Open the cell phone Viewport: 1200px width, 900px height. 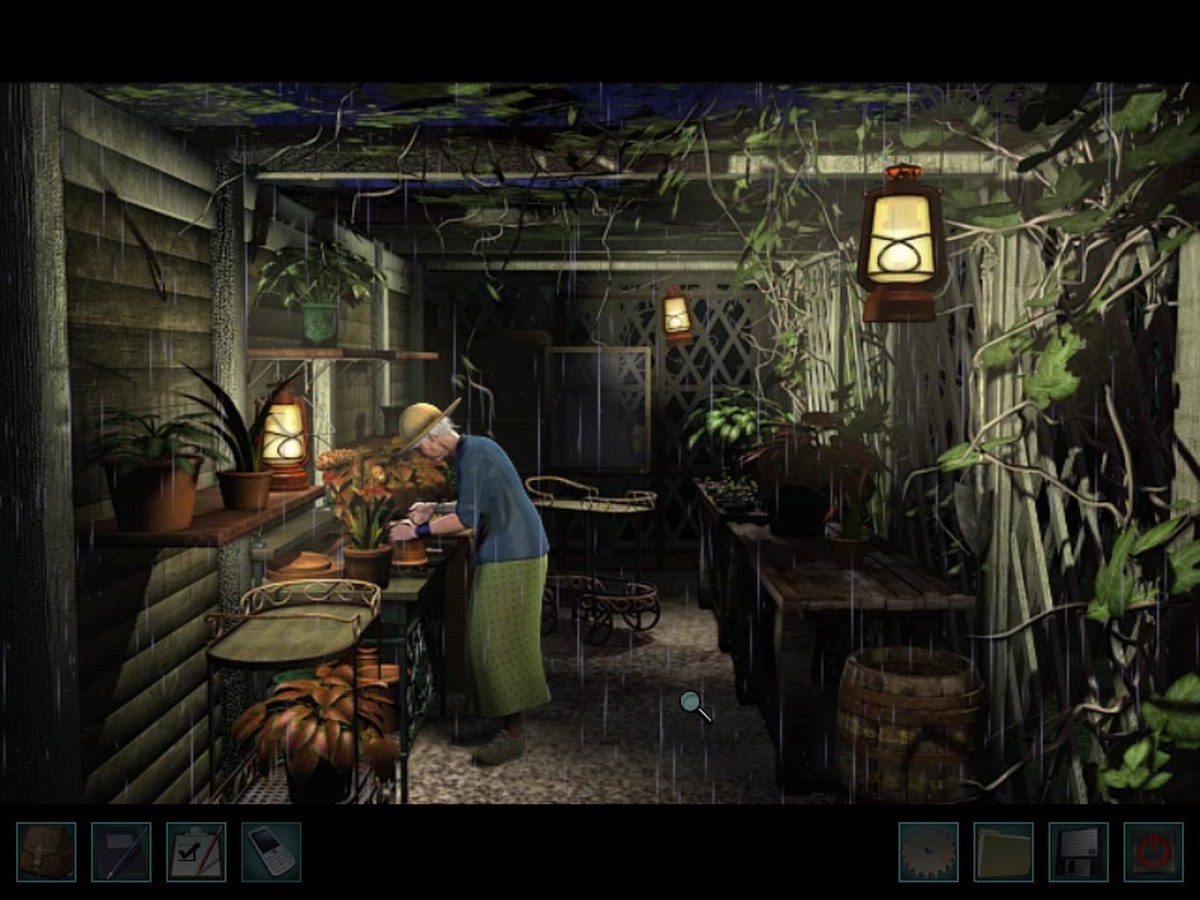pos(271,852)
